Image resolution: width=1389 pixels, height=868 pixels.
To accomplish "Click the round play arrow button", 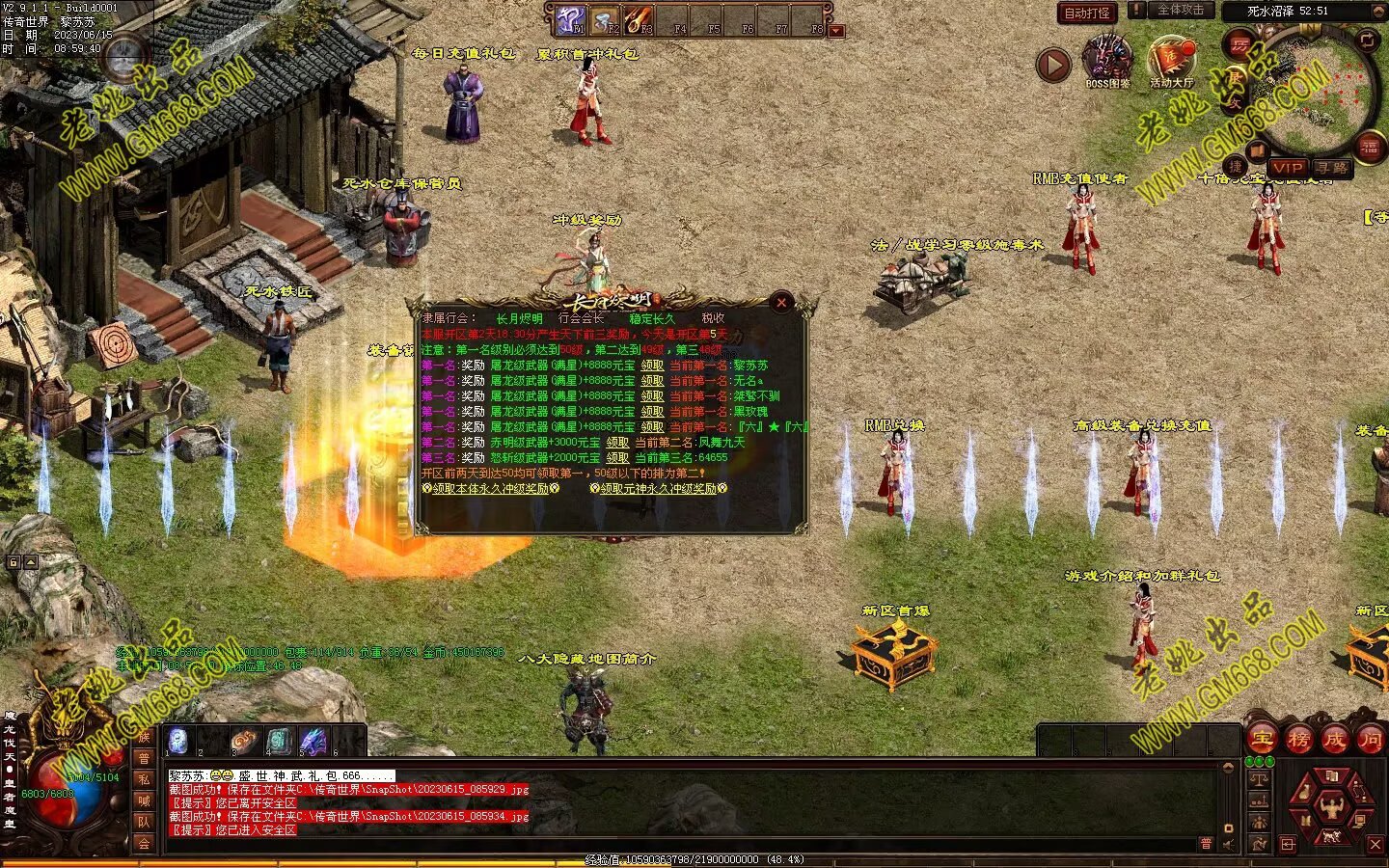I will tap(1053, 65).
